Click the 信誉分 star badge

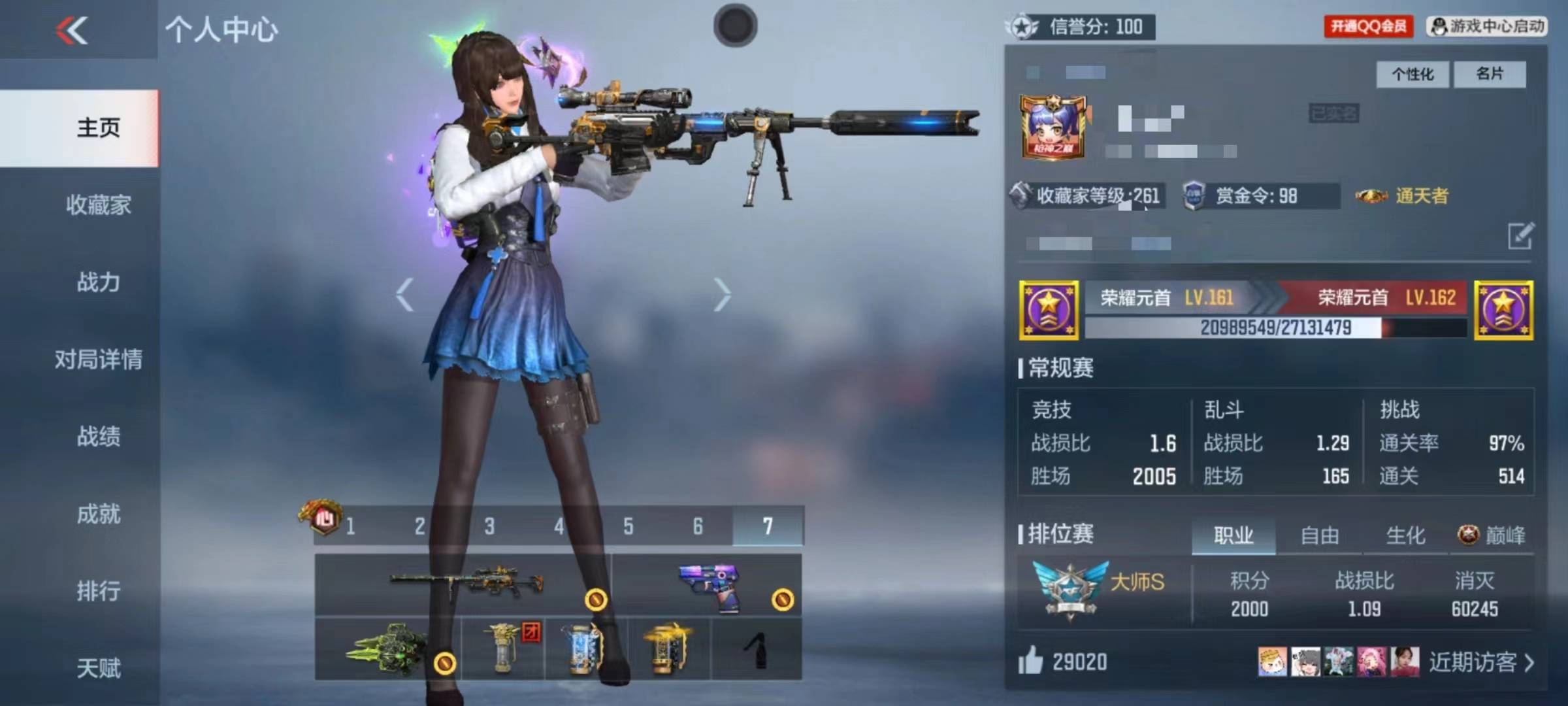tap(1024, 27)
